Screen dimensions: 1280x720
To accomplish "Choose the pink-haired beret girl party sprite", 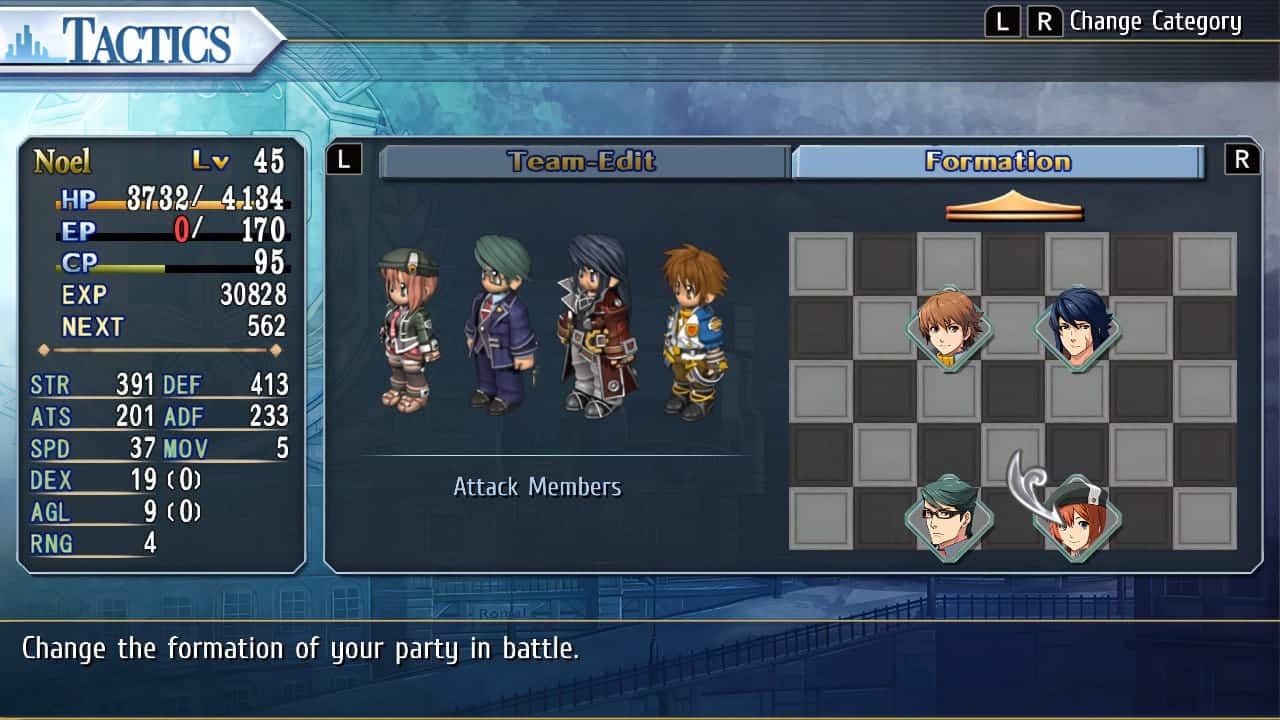I will click(x=408, y=330).
